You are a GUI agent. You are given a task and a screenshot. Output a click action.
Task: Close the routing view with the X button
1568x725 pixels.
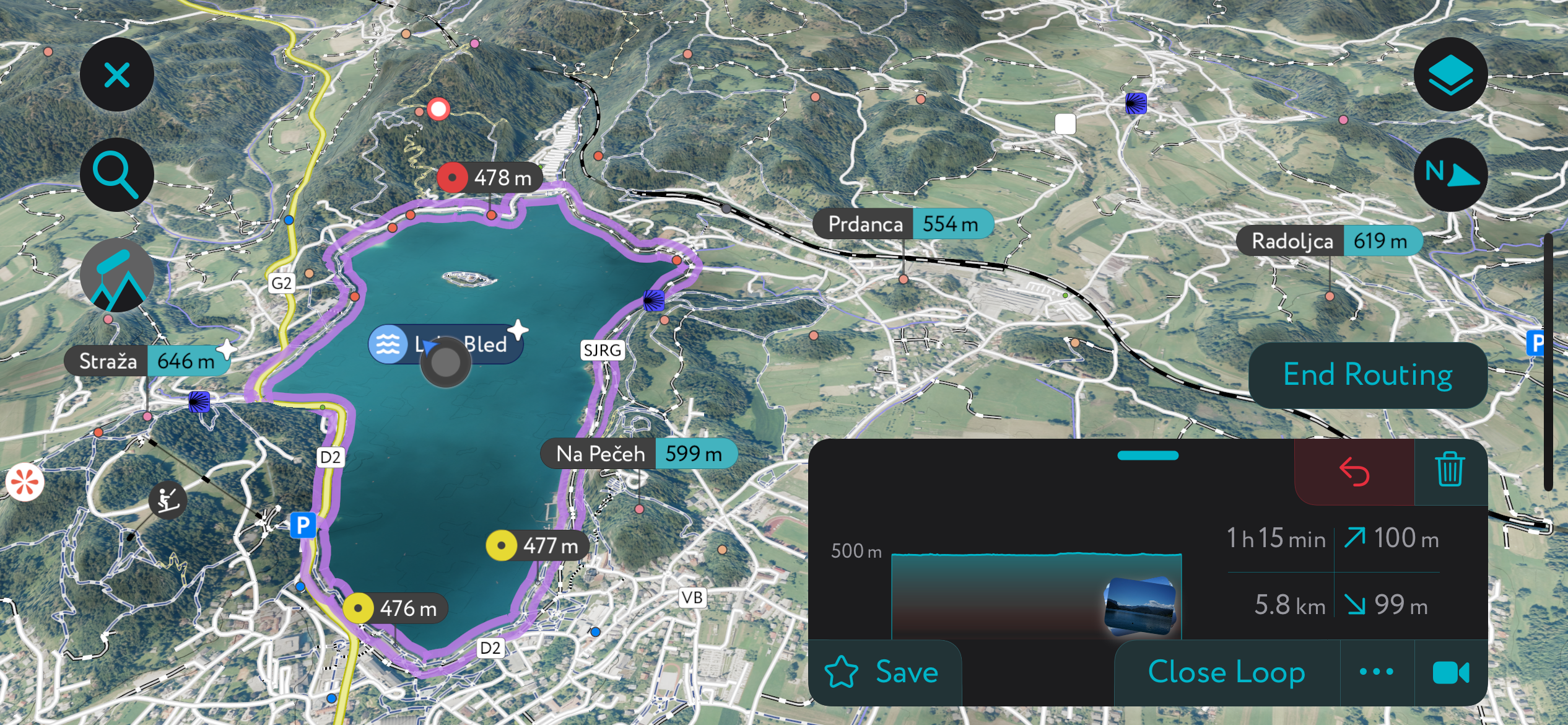[x=116, y=75]
